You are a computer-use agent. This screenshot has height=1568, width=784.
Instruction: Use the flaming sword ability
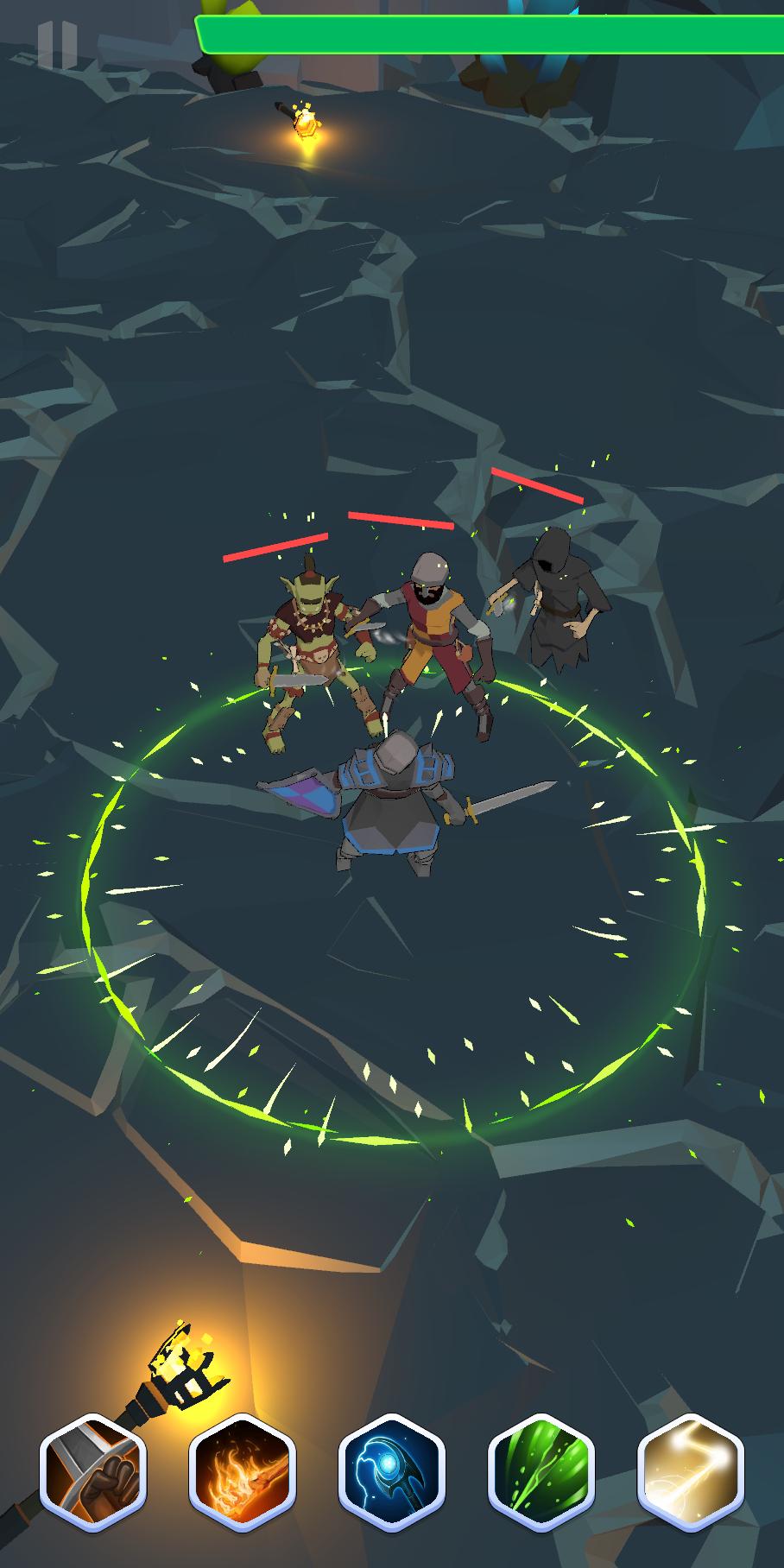coord(243,1472)
